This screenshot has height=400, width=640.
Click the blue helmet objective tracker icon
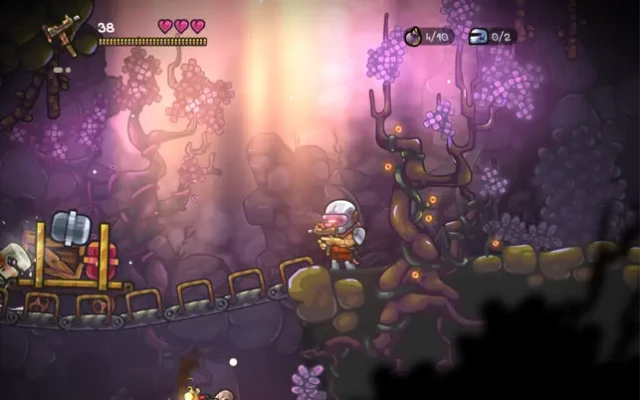477,36
